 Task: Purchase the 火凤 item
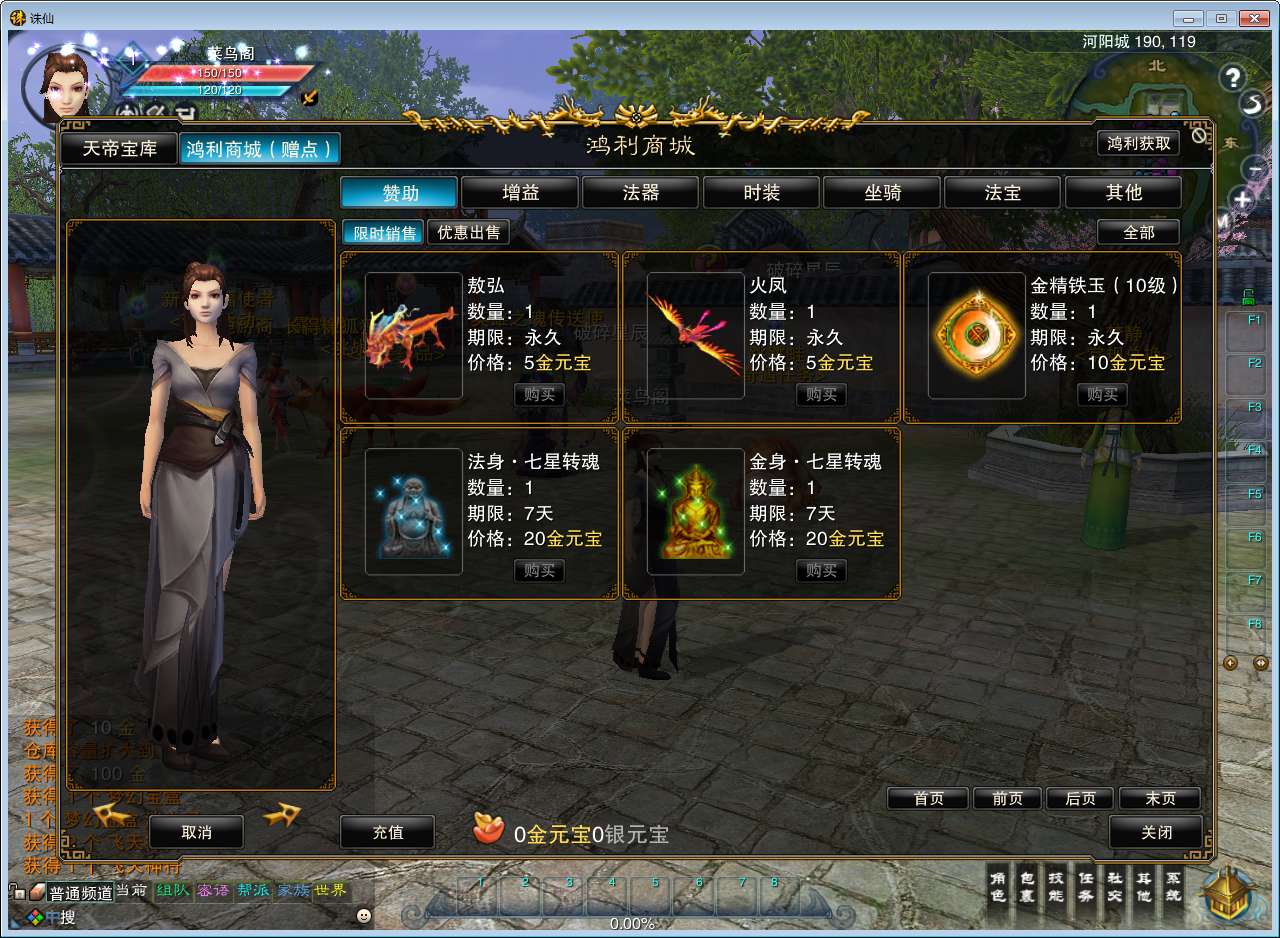821,395
